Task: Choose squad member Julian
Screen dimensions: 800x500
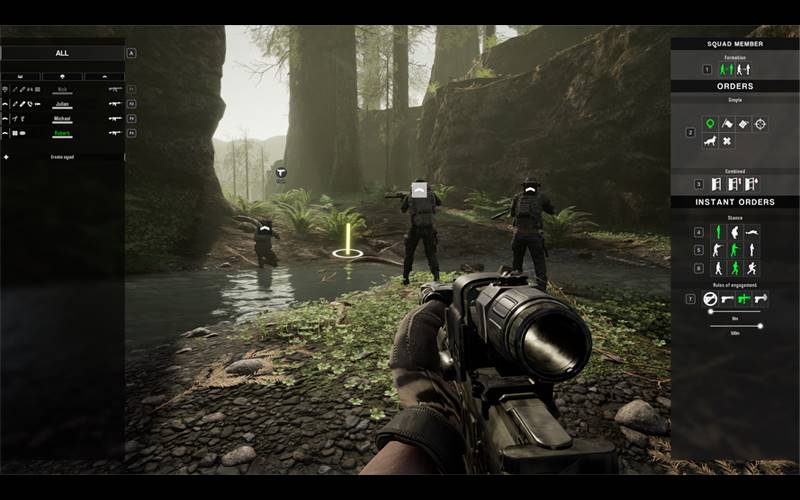Action: click(x=62, y=103)
